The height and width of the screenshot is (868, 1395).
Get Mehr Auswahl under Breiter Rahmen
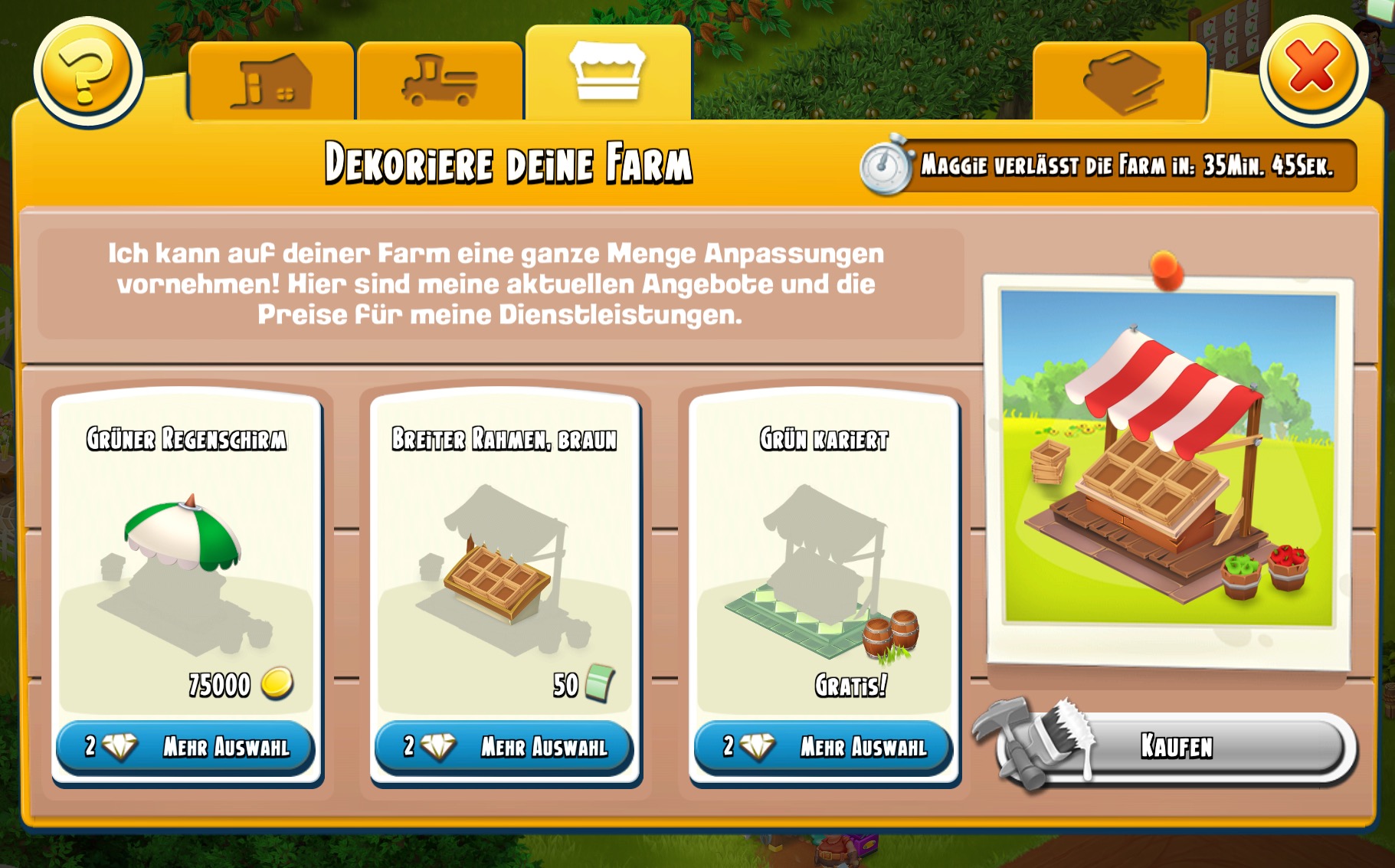coord(504,746)
